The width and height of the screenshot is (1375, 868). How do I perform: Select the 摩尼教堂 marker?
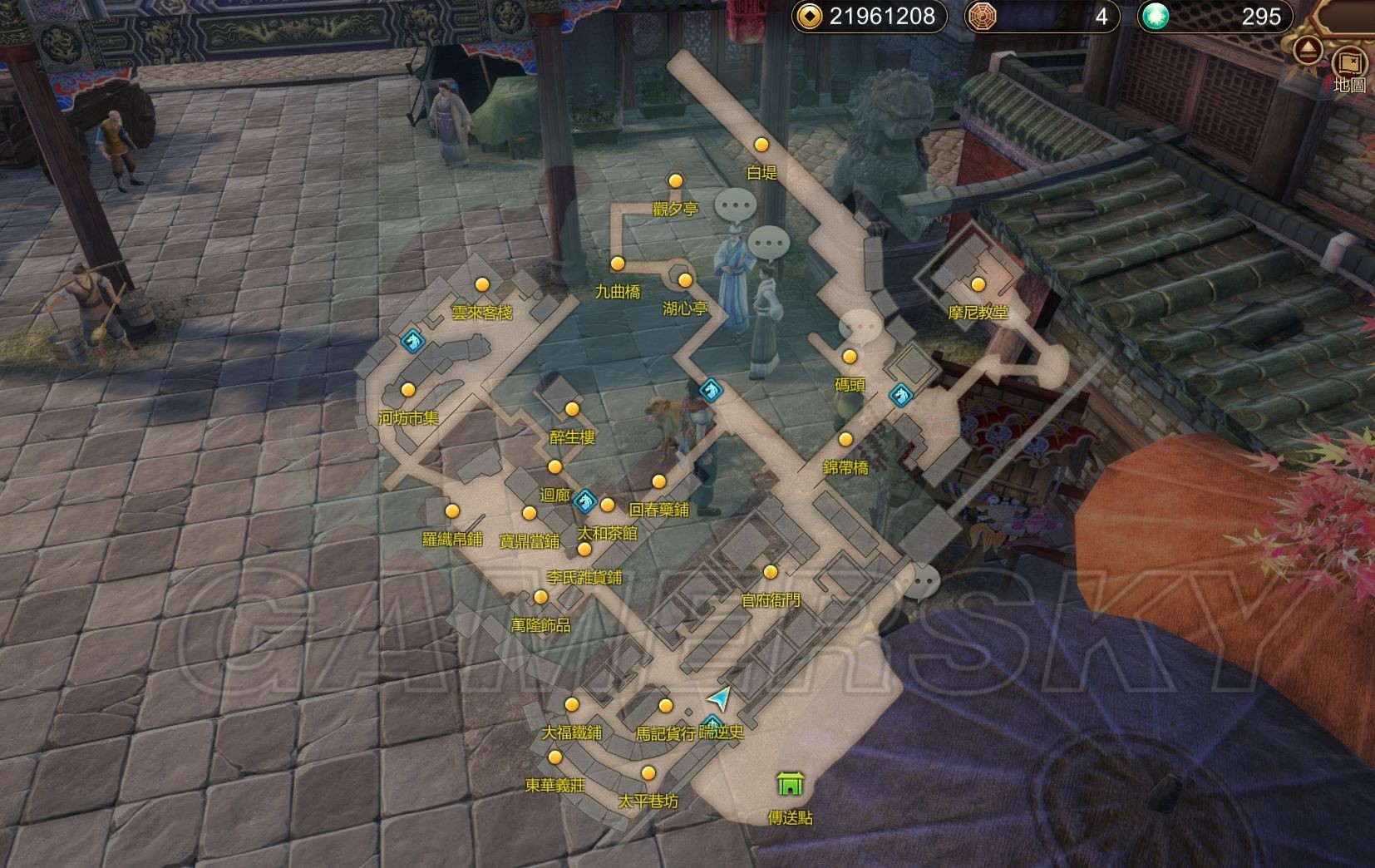(978, 284)
